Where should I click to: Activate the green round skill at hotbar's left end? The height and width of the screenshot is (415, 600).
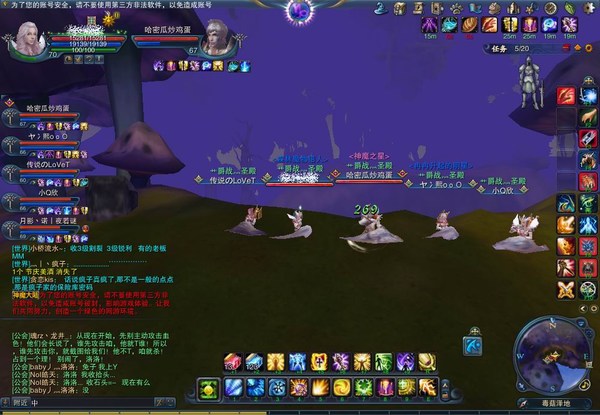[208, 387]
